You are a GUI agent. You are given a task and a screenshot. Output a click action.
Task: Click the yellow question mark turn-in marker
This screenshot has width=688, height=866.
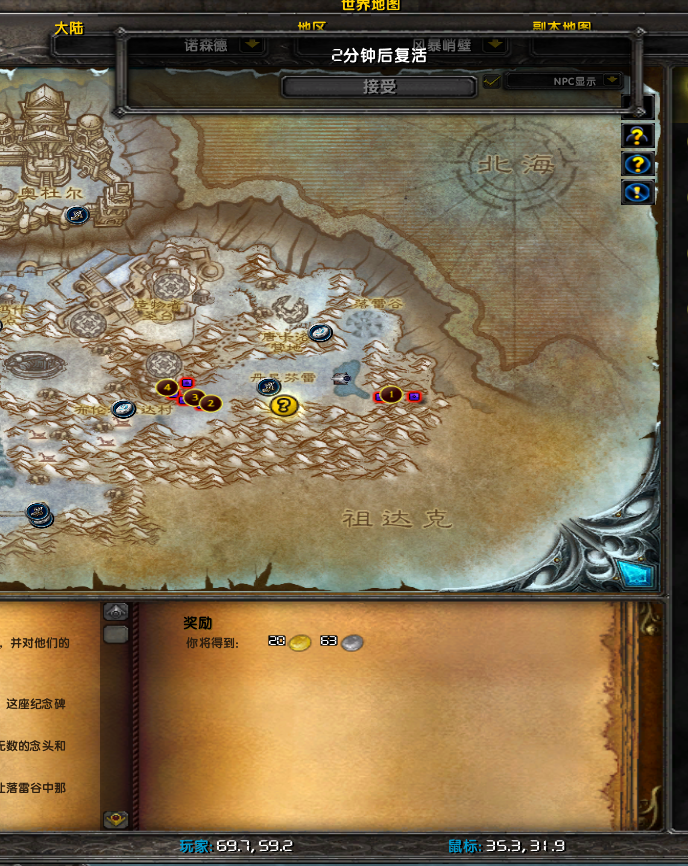click(284, 405)
